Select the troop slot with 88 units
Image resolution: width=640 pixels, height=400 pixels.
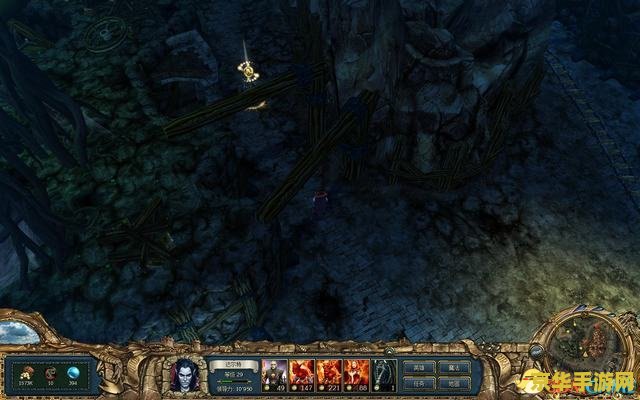tap(357, 373)
